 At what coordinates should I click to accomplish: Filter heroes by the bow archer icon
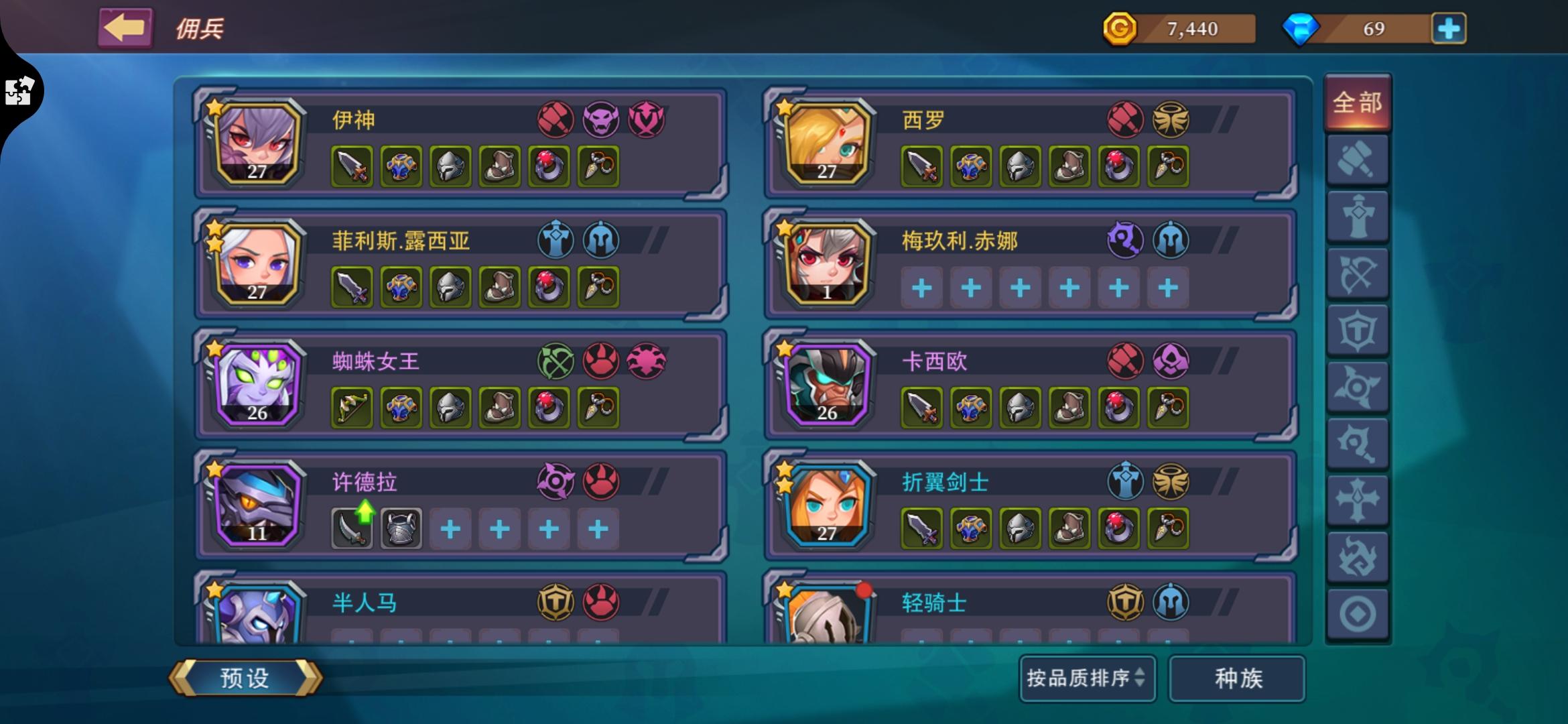(x=1358, y=273)
